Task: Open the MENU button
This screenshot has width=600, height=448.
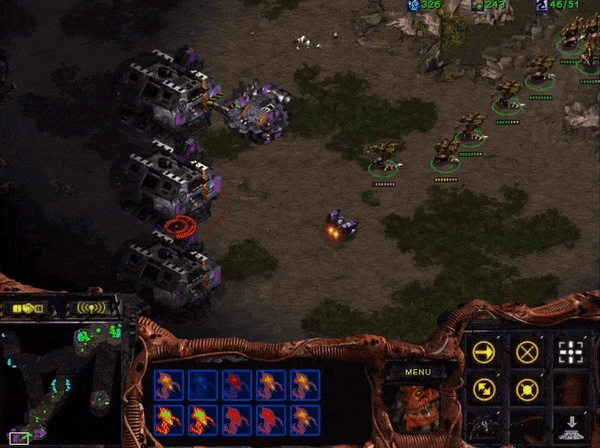Action: (419, 372)
